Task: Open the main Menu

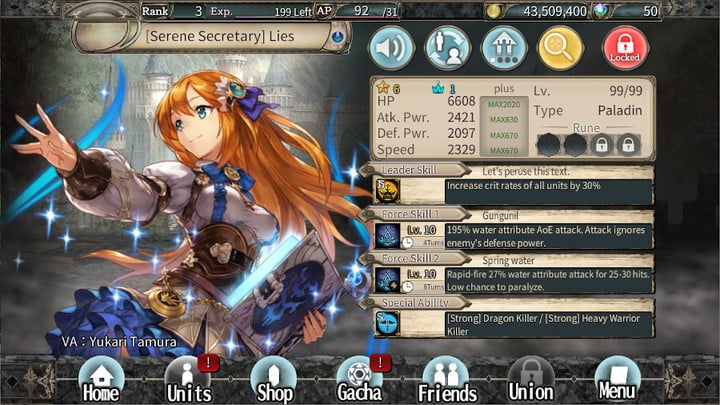Action: point(617,379)
